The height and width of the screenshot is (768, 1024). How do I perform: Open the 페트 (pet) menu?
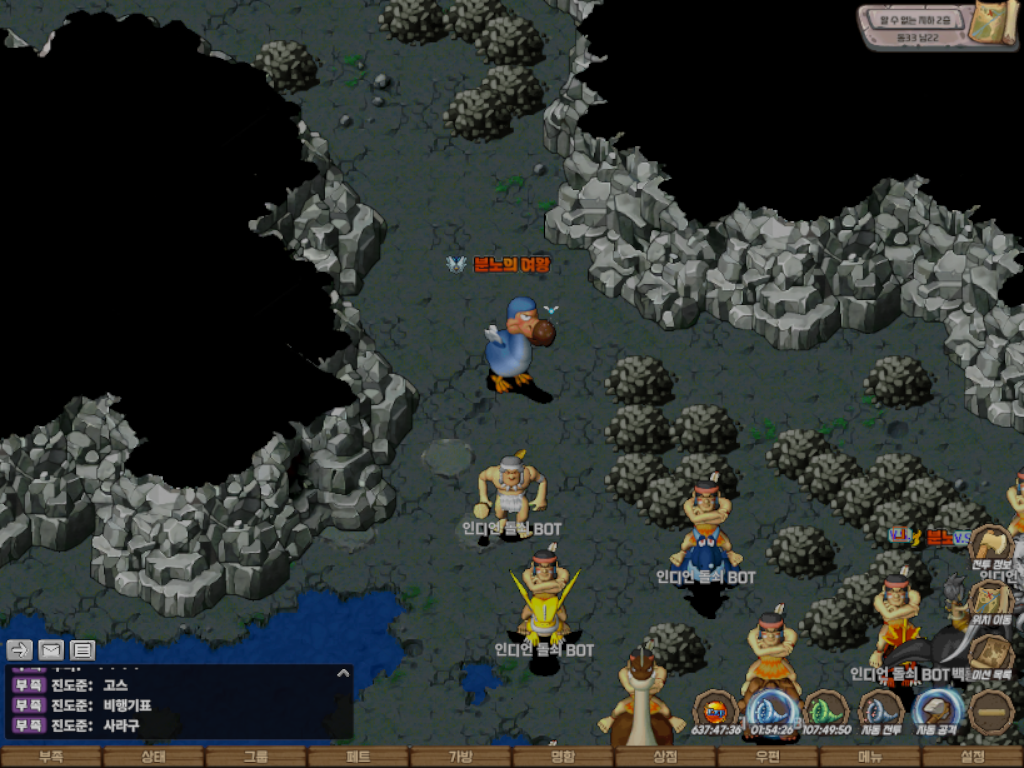coord(358,757)
